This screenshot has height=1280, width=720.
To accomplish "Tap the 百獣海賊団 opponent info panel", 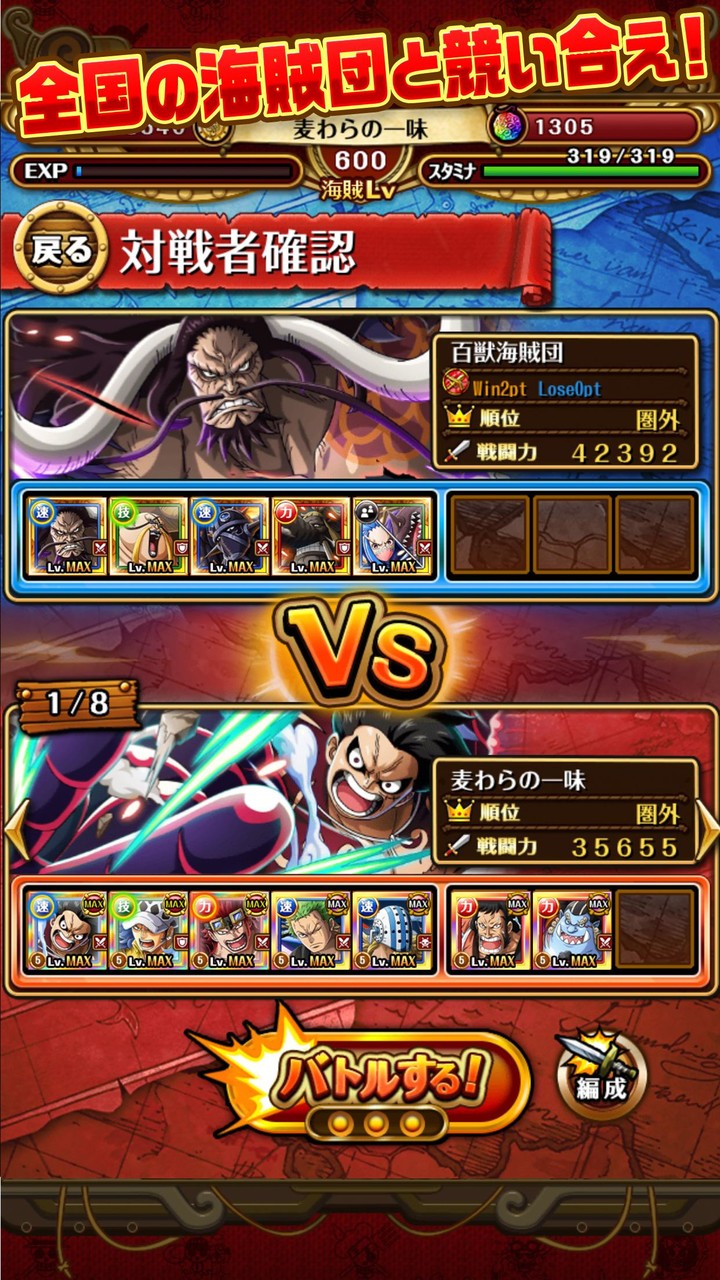I will [x=565, y=402].
